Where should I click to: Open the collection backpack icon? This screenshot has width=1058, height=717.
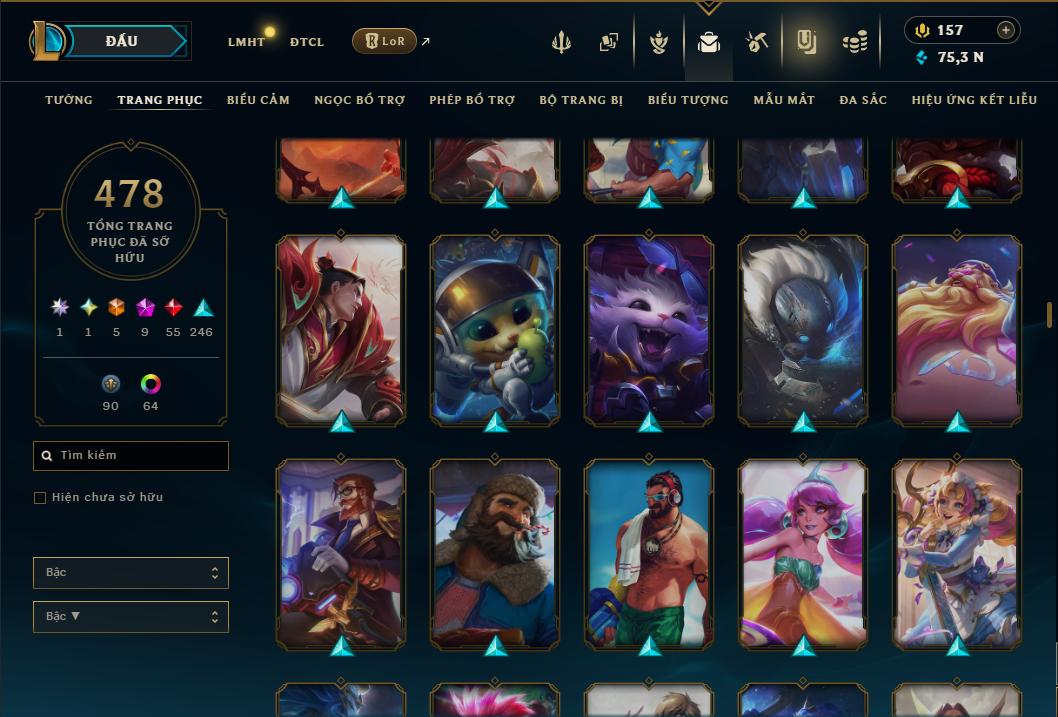click(x=709, y=42)
